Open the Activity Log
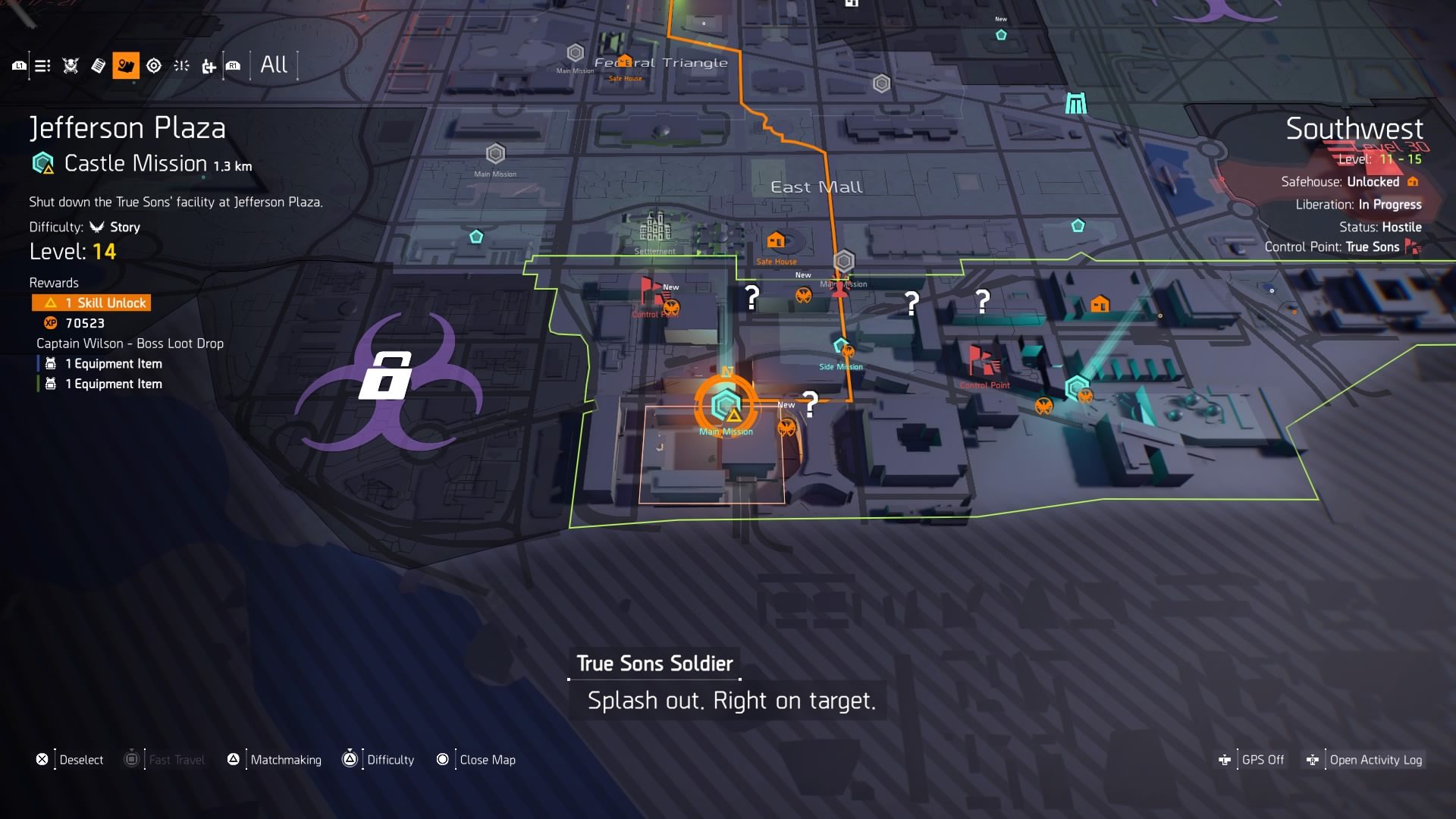Screen dimensions: 1456x819 [x=1375, y=760]
